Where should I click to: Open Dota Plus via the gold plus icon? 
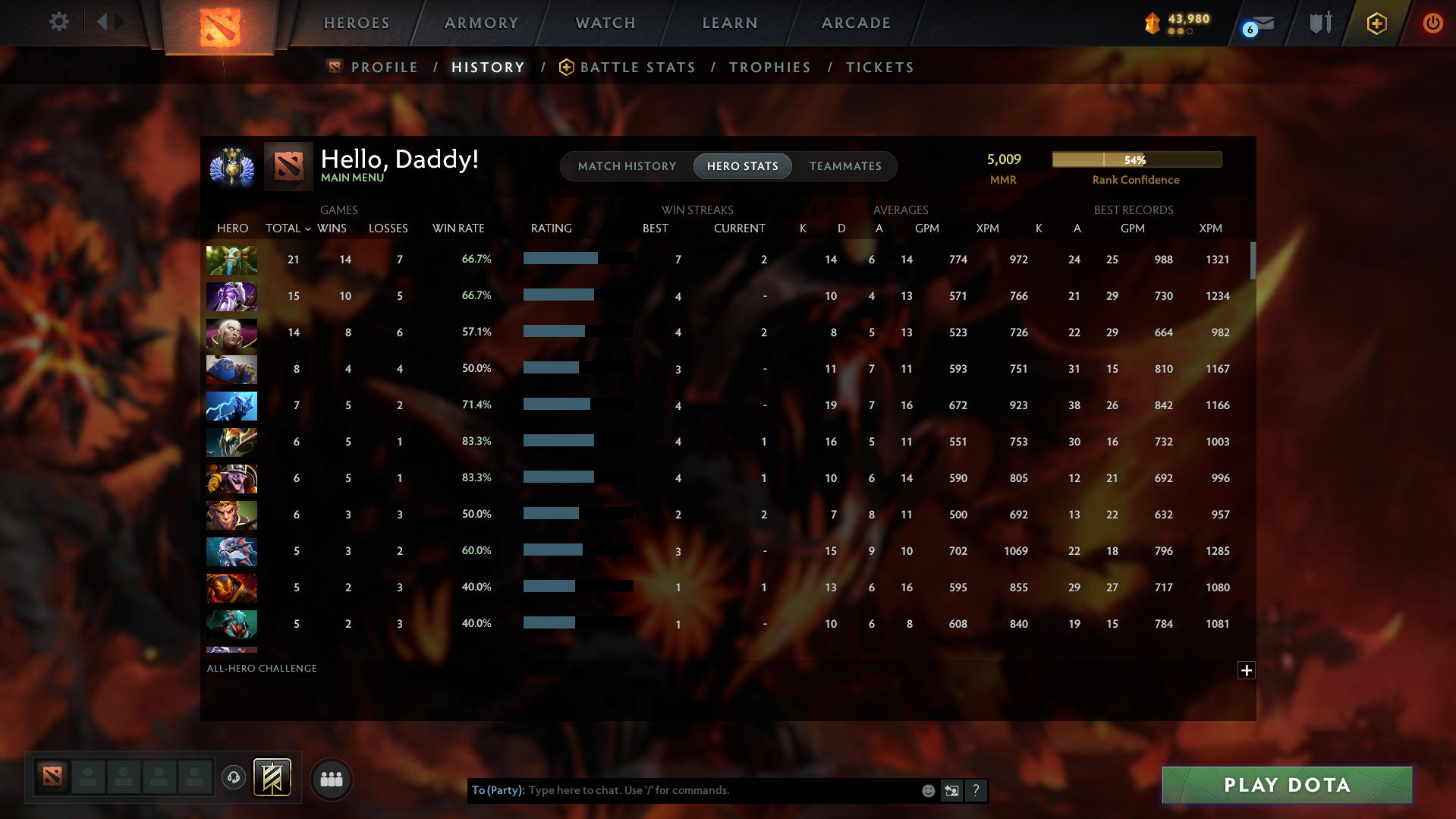(1376, 23)
